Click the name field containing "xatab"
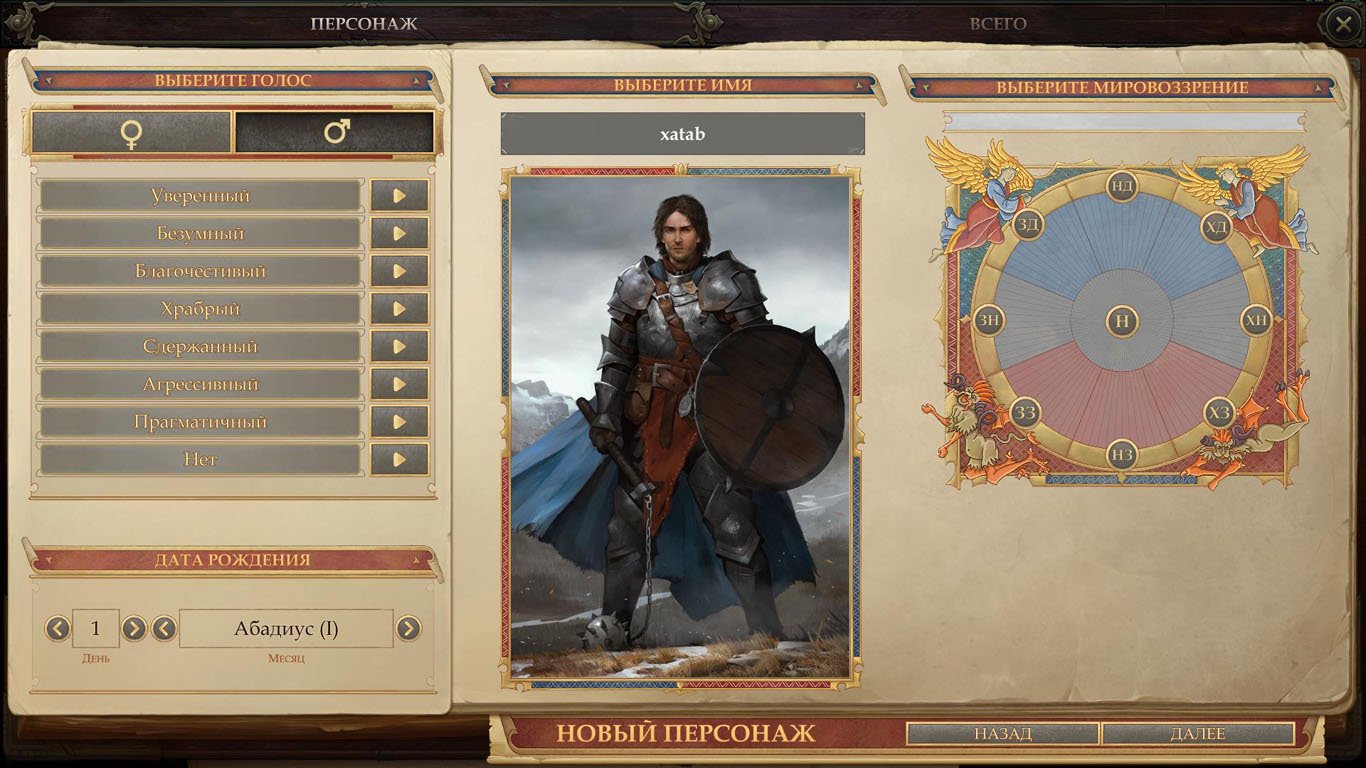Screen dimensions: 1366x768 683,133
